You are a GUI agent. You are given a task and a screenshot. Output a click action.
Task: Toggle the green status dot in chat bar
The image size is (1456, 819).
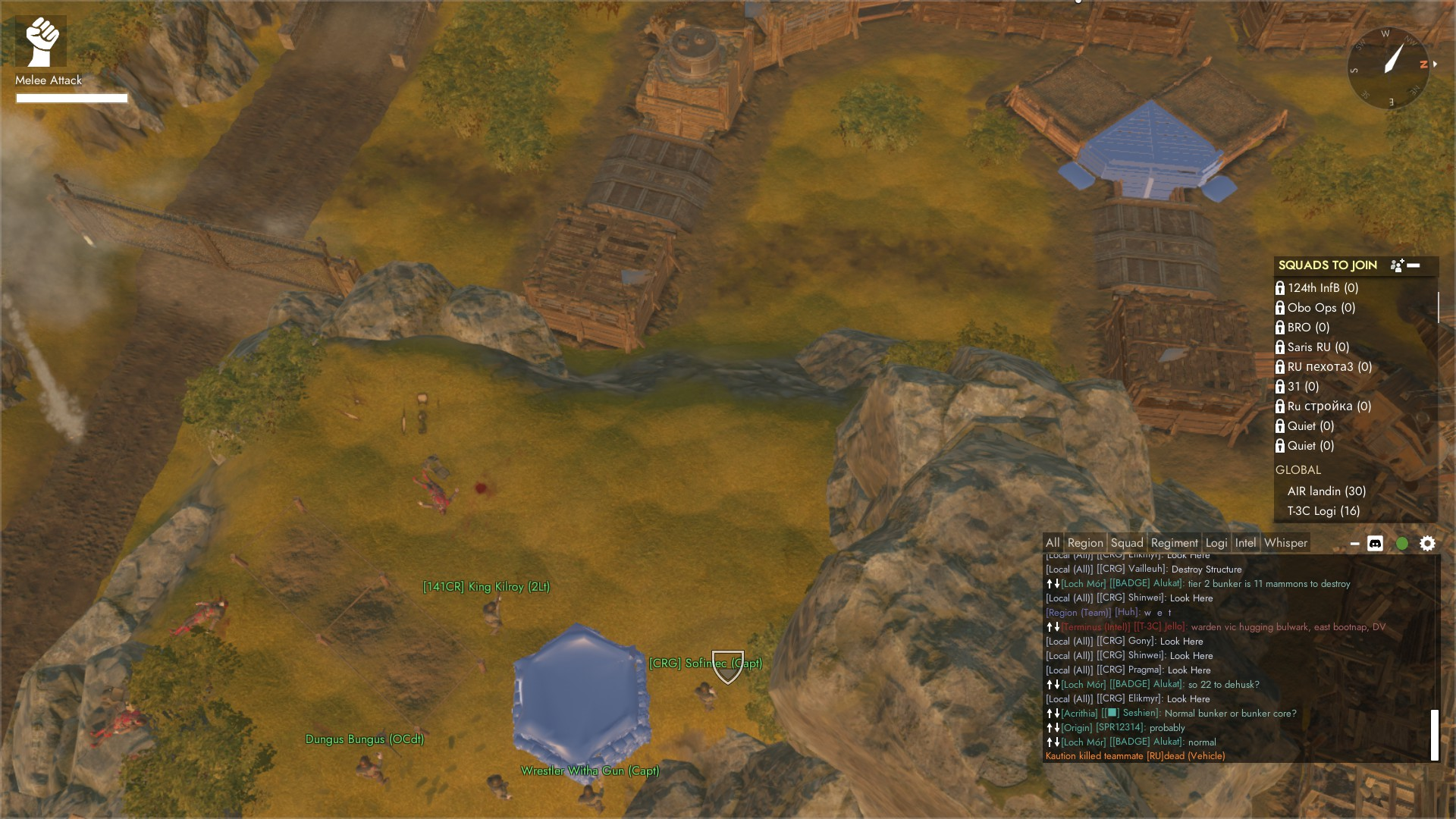(1402, 544)
